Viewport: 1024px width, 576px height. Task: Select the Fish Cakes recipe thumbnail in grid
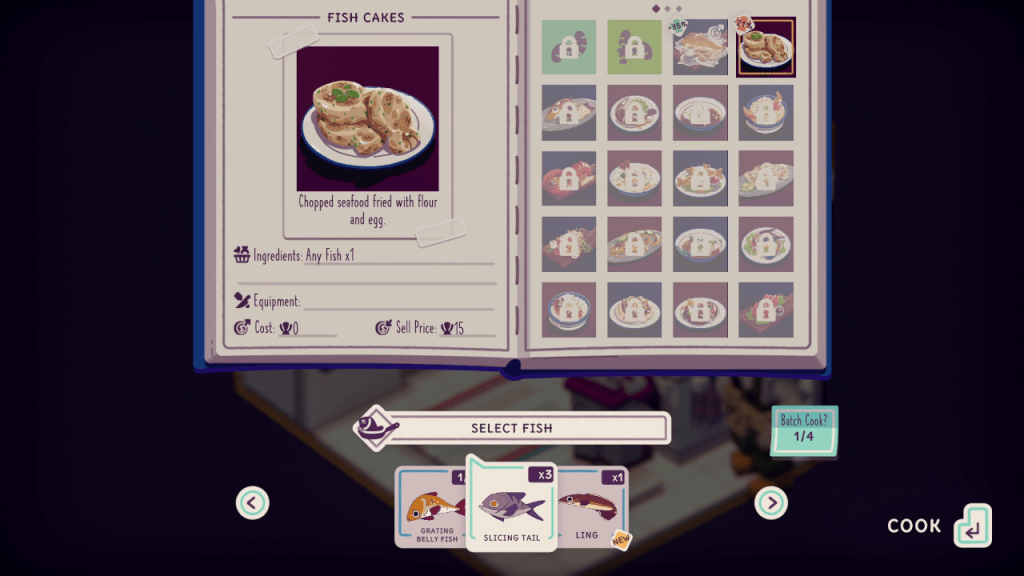coord(765,47)
